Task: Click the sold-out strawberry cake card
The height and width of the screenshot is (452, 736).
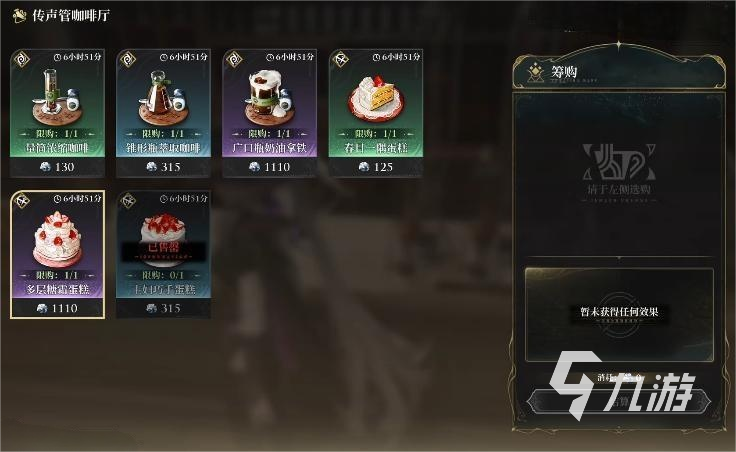Action: (163, 254)
